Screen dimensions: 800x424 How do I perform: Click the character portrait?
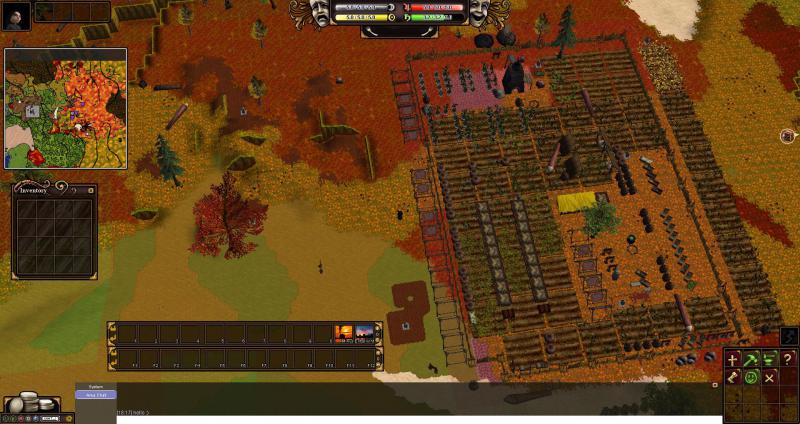pyautogui.click(x=17, y=12)
